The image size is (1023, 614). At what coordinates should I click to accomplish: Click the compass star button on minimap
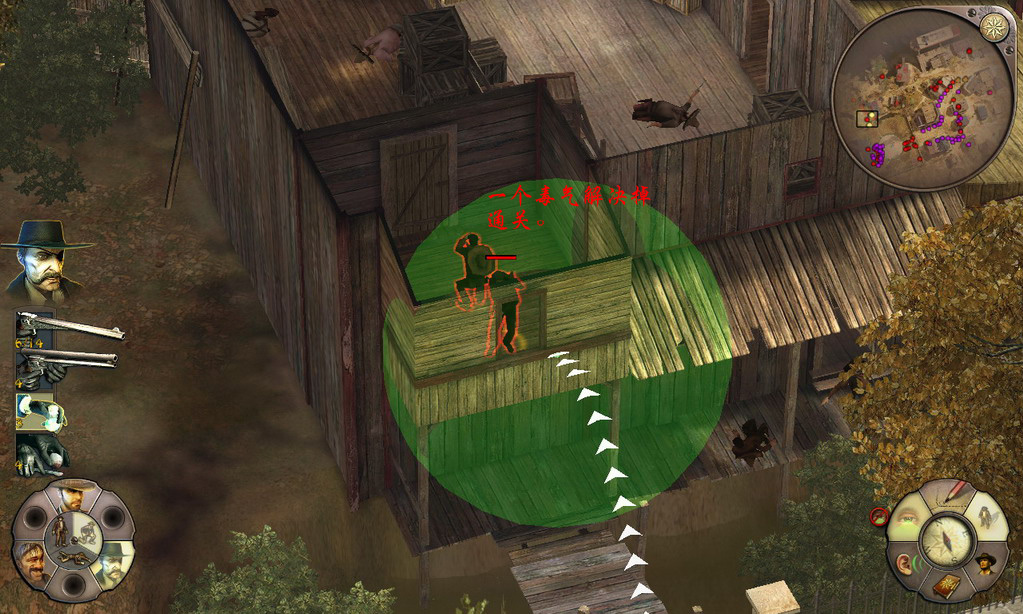point(993,27)
